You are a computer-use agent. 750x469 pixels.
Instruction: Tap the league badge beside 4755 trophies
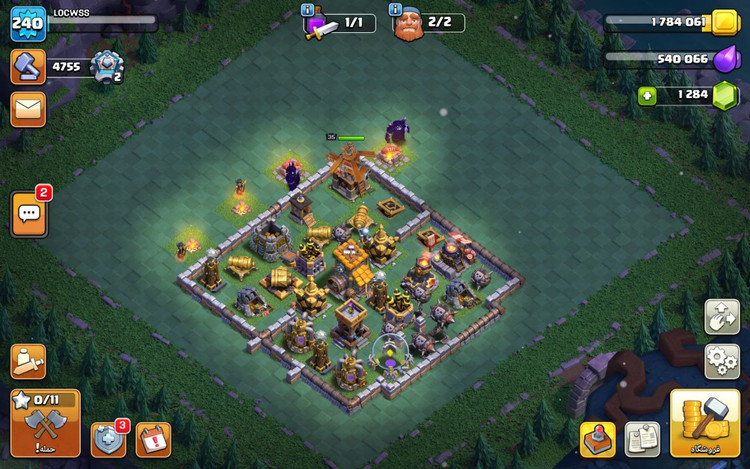tap(105, 67)
